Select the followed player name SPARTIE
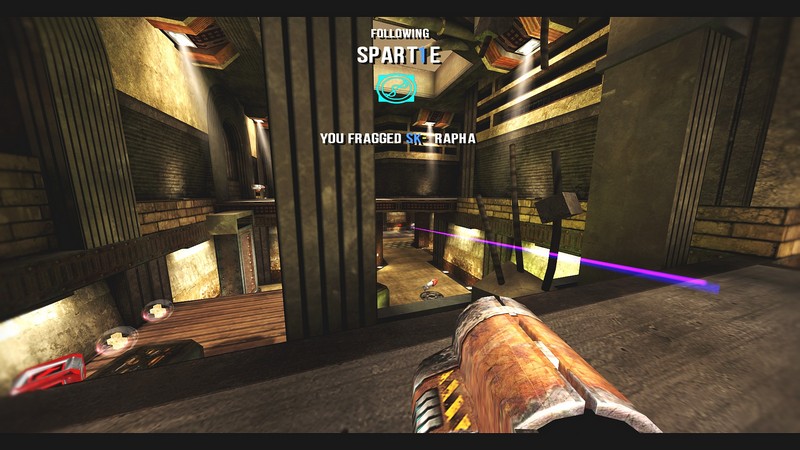 398,56
